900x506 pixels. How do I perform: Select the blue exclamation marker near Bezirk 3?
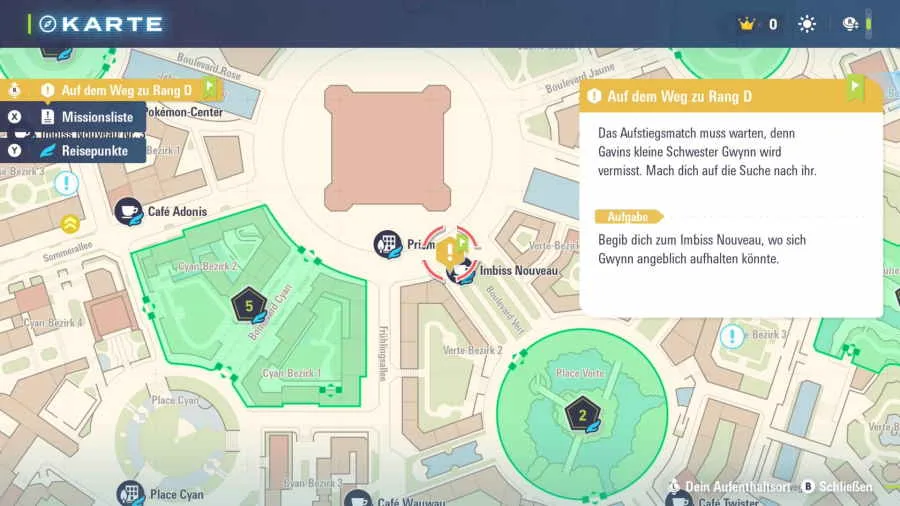coord(733,336)
